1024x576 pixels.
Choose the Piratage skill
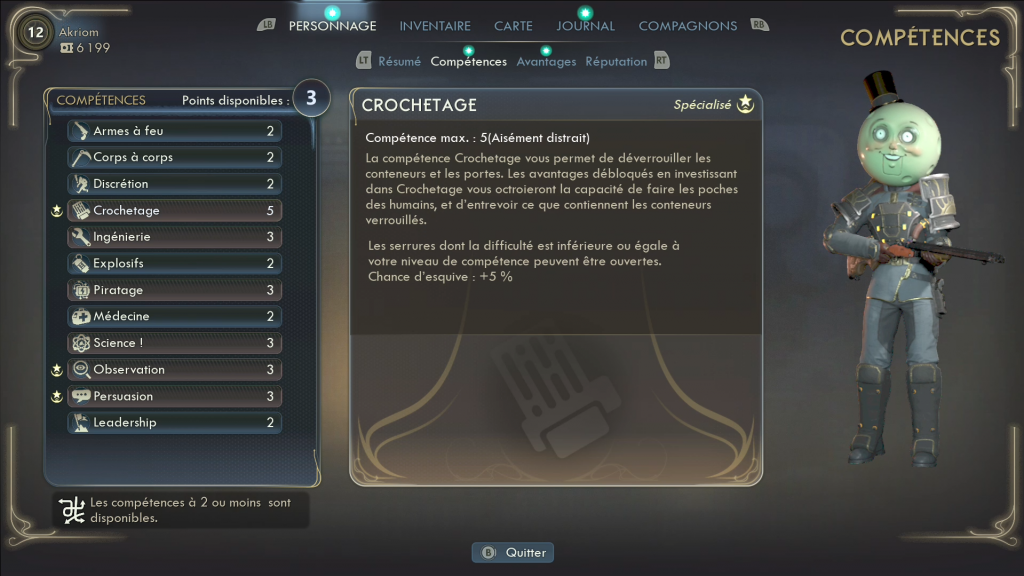[174, 290]
